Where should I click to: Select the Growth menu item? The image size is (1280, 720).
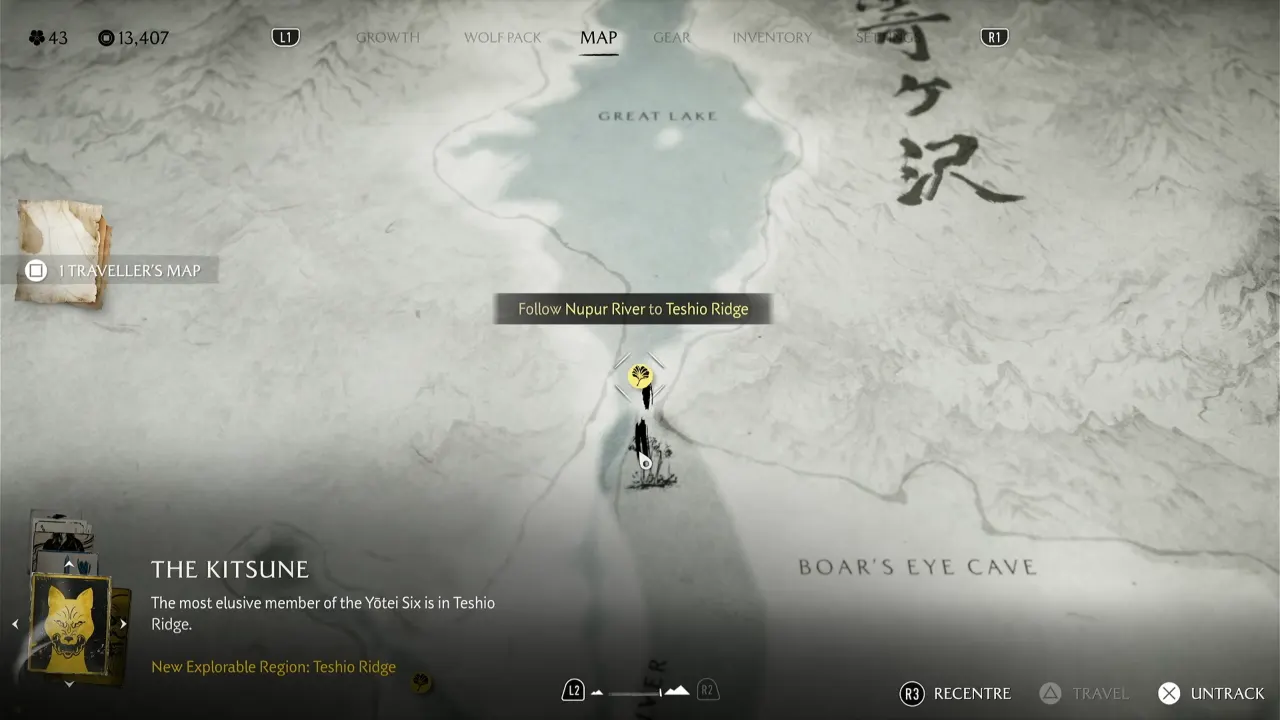coord(387,37)
